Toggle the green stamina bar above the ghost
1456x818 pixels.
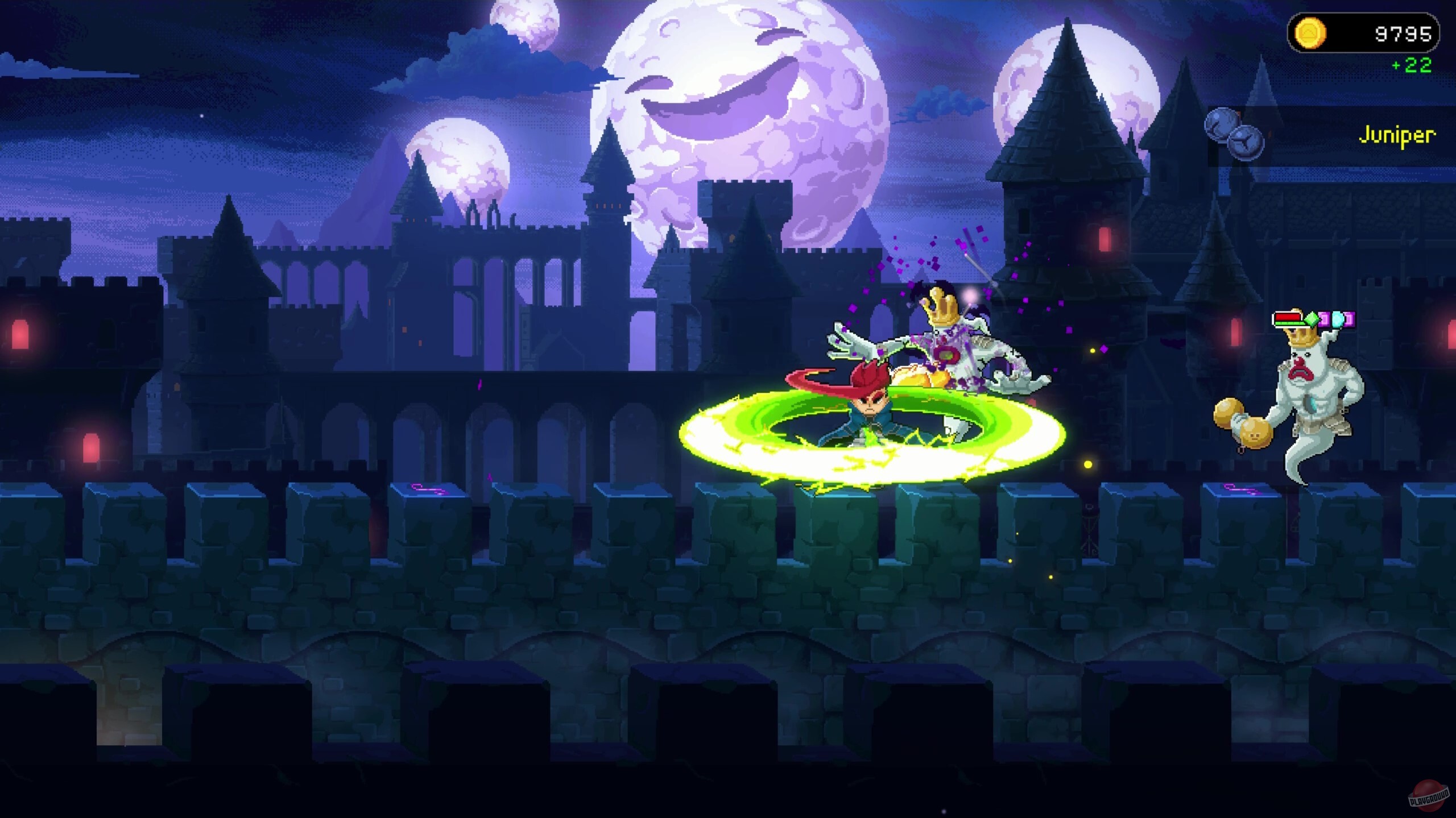click(x=1289, y=323)
